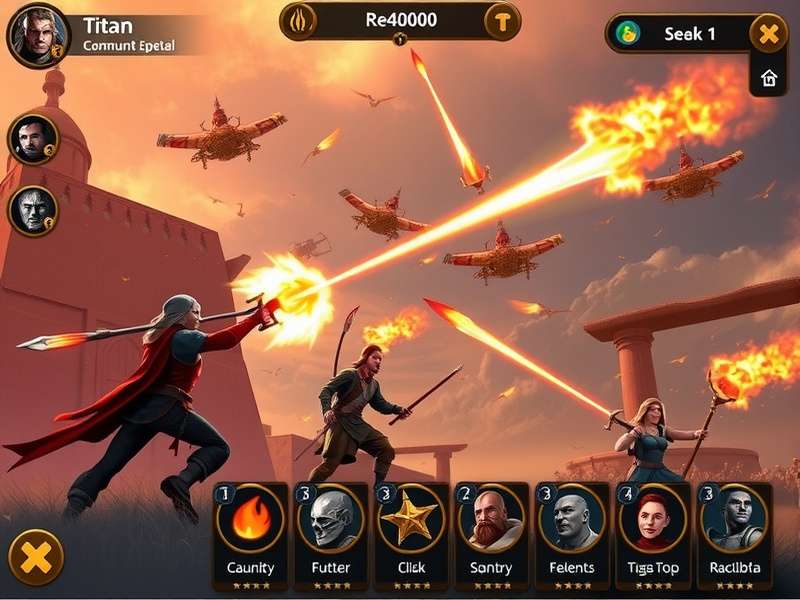Select the Sontry bearded hero card
800x600 pixels.
click(x=491, y=532)
